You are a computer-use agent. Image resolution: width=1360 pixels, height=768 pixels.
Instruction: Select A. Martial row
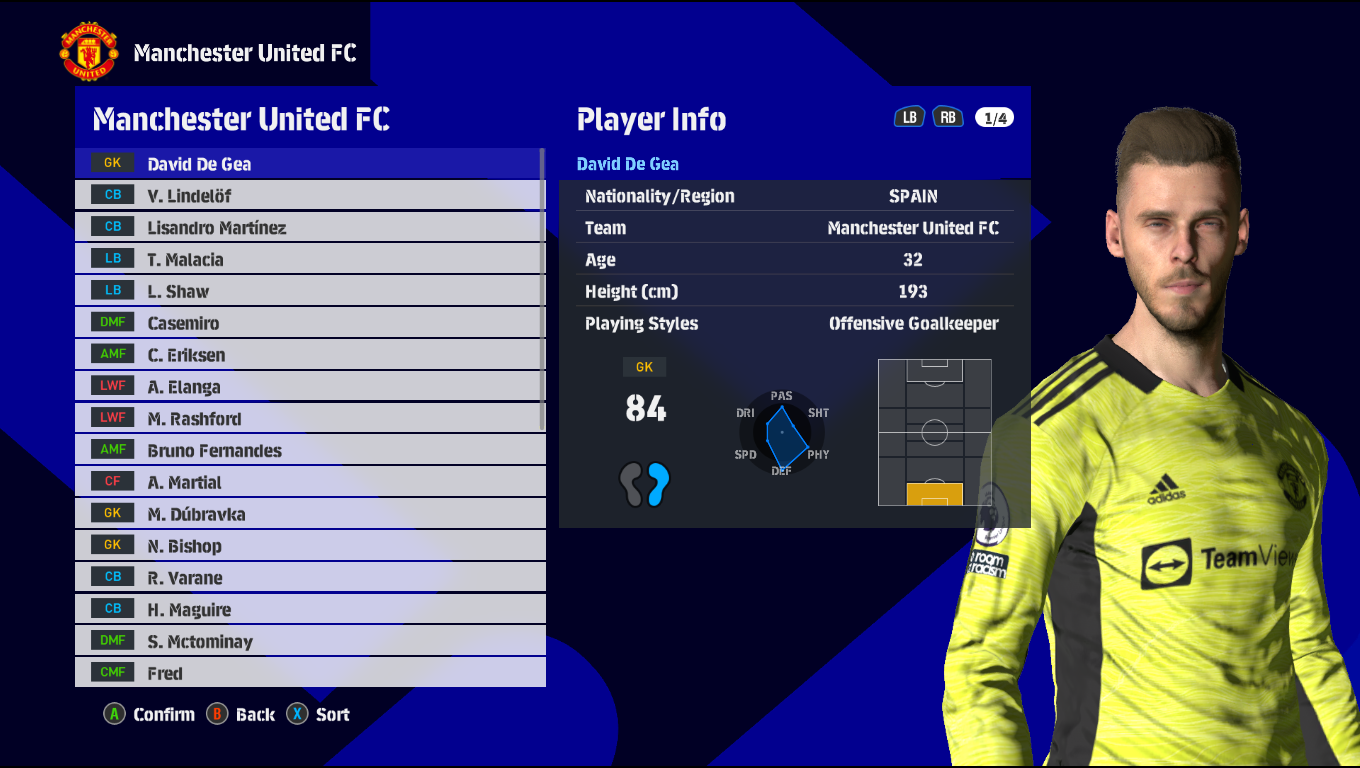pos(310,482)
